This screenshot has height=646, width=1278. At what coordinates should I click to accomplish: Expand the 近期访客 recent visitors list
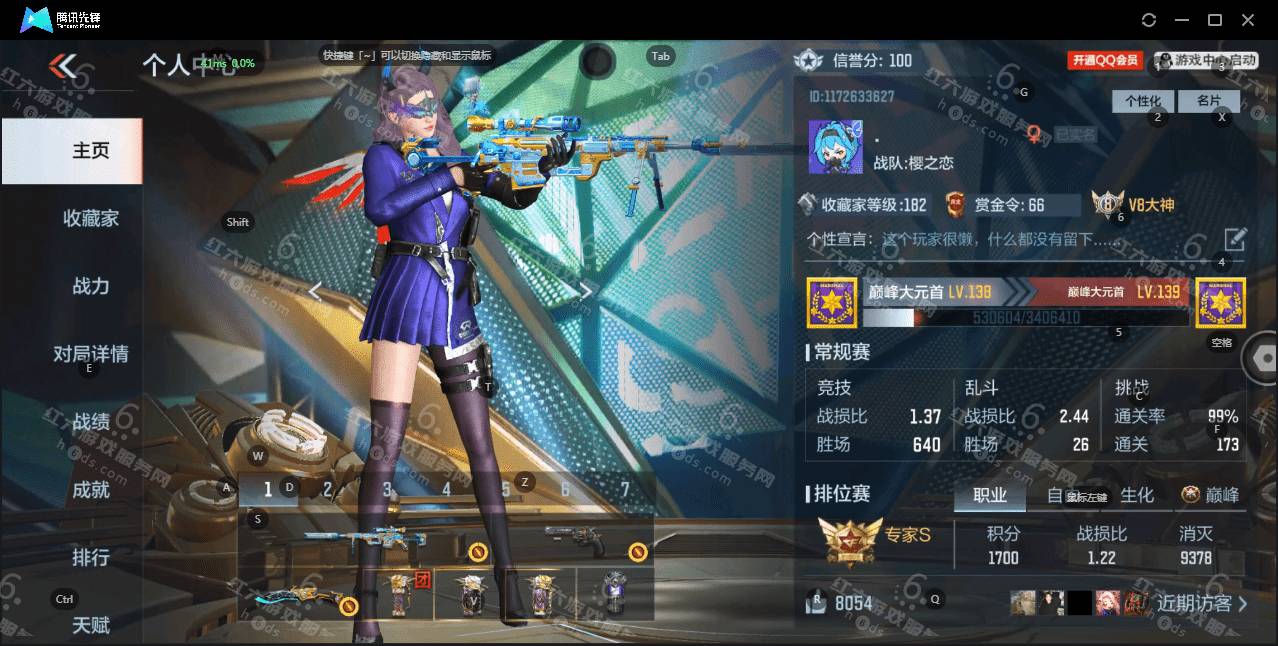(x=1201, y=603)
